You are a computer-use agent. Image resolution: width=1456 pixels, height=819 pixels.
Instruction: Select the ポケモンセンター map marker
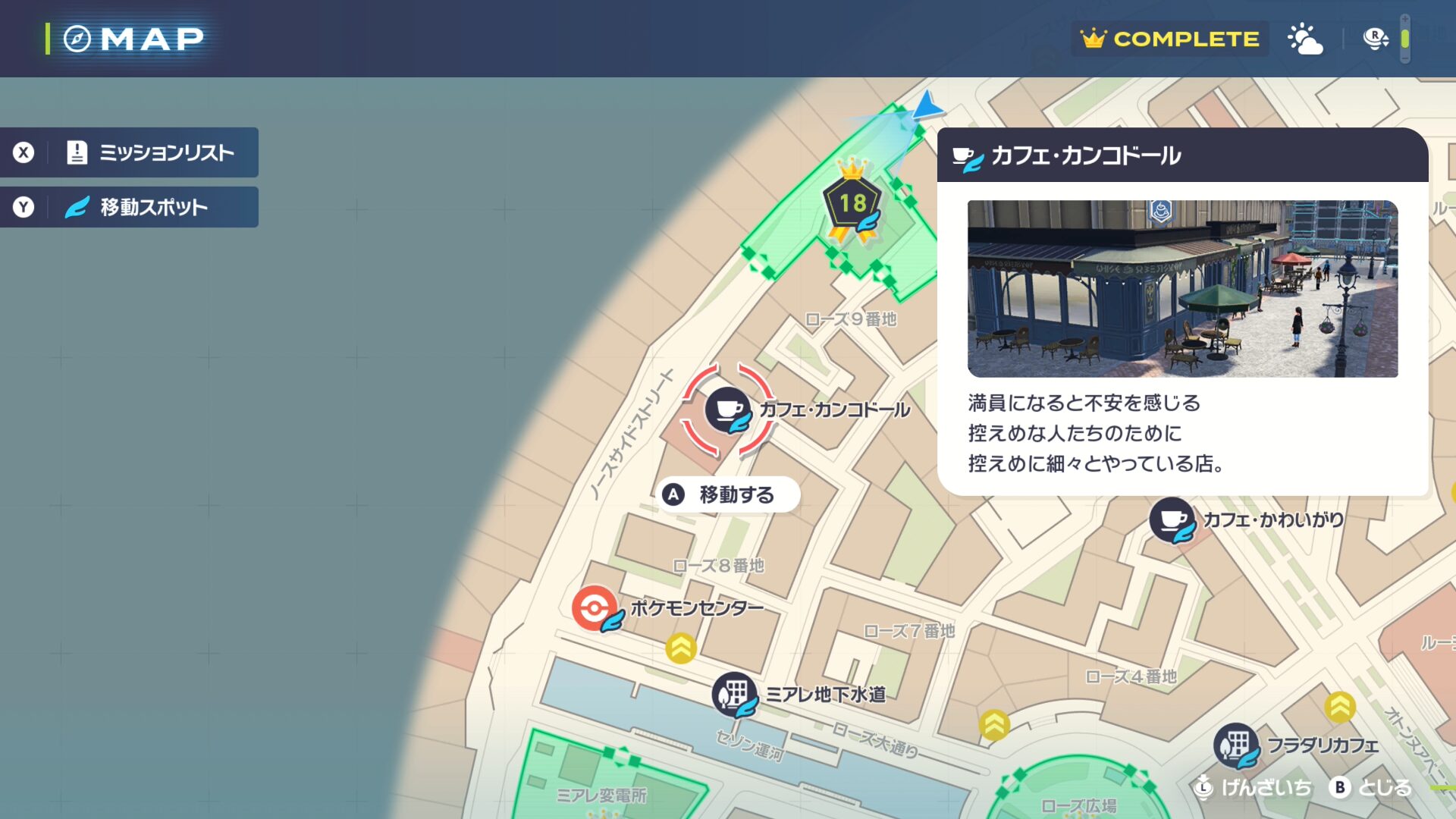[595, 608]
